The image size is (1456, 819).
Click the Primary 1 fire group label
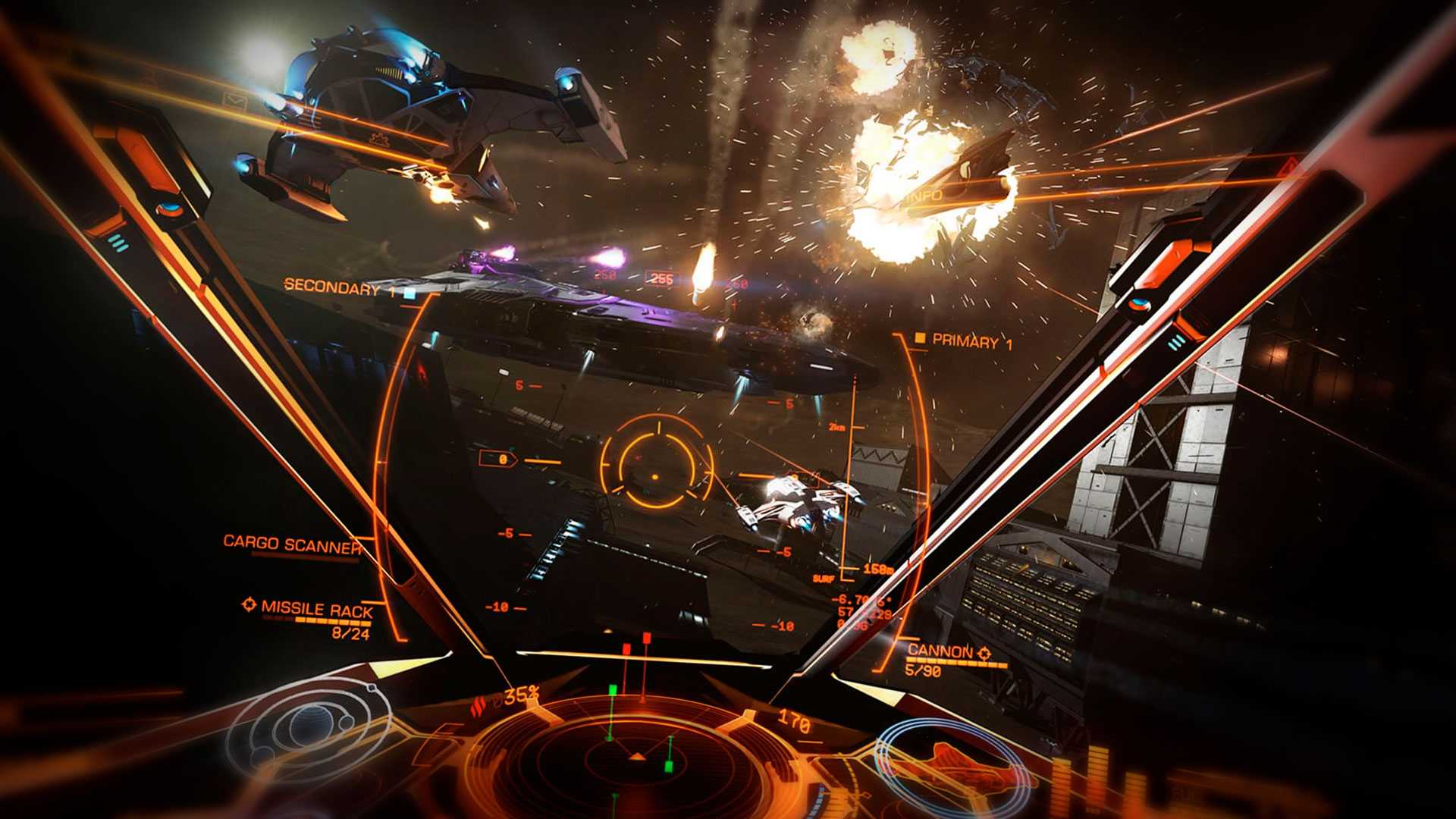971,341
